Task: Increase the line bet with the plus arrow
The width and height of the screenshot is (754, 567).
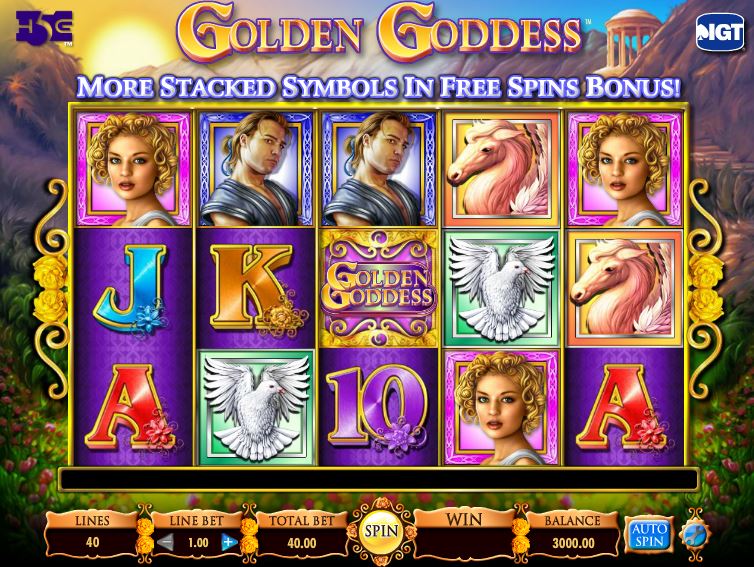Action: point(228,542)
